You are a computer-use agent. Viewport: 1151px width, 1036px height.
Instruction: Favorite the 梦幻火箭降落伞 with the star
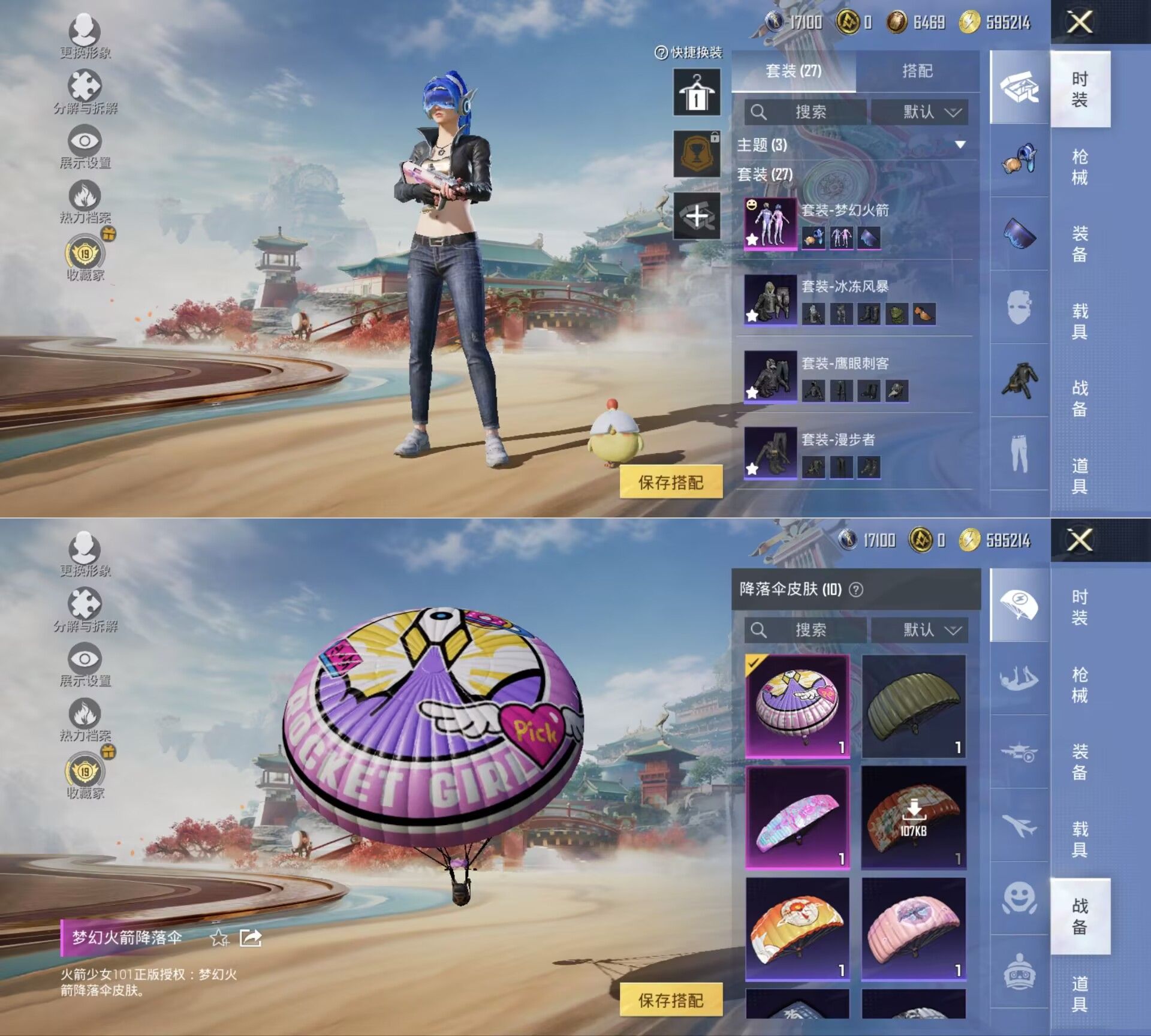(x=219, y=938)
